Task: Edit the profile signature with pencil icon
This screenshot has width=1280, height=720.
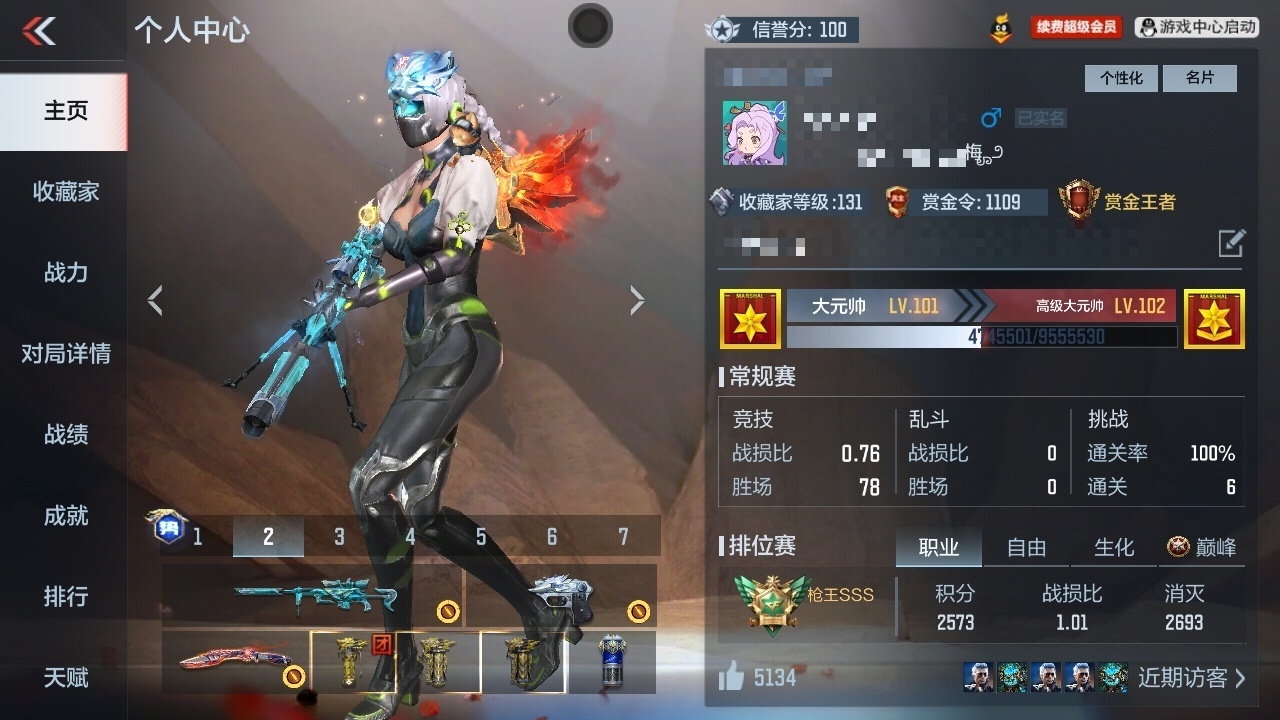Action: click(1231, 242)
